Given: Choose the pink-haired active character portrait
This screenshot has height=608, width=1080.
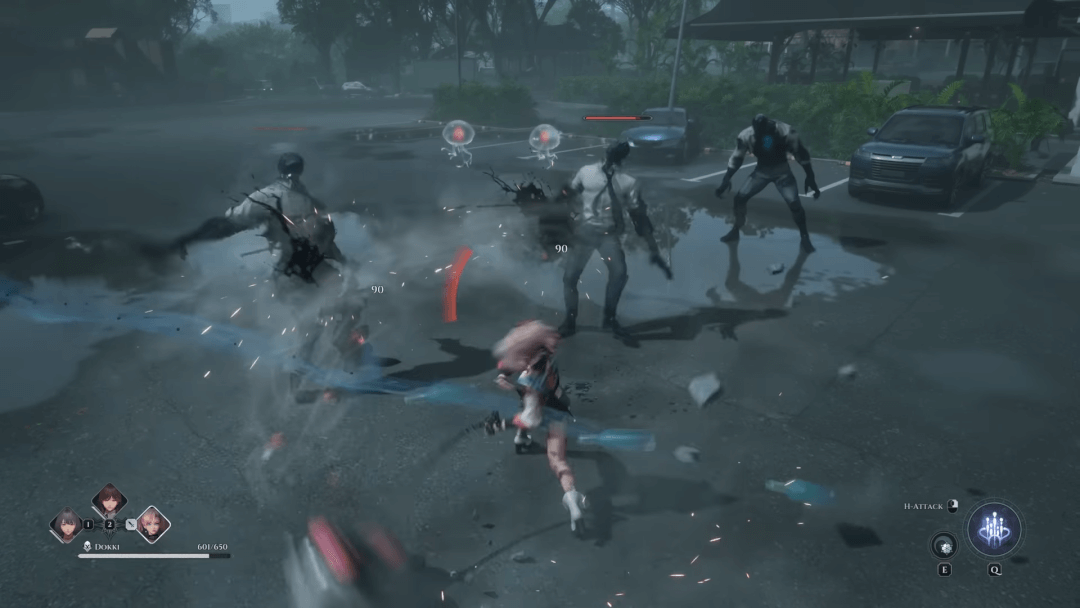Looking at the screenshot, I should tap(152, 525).
